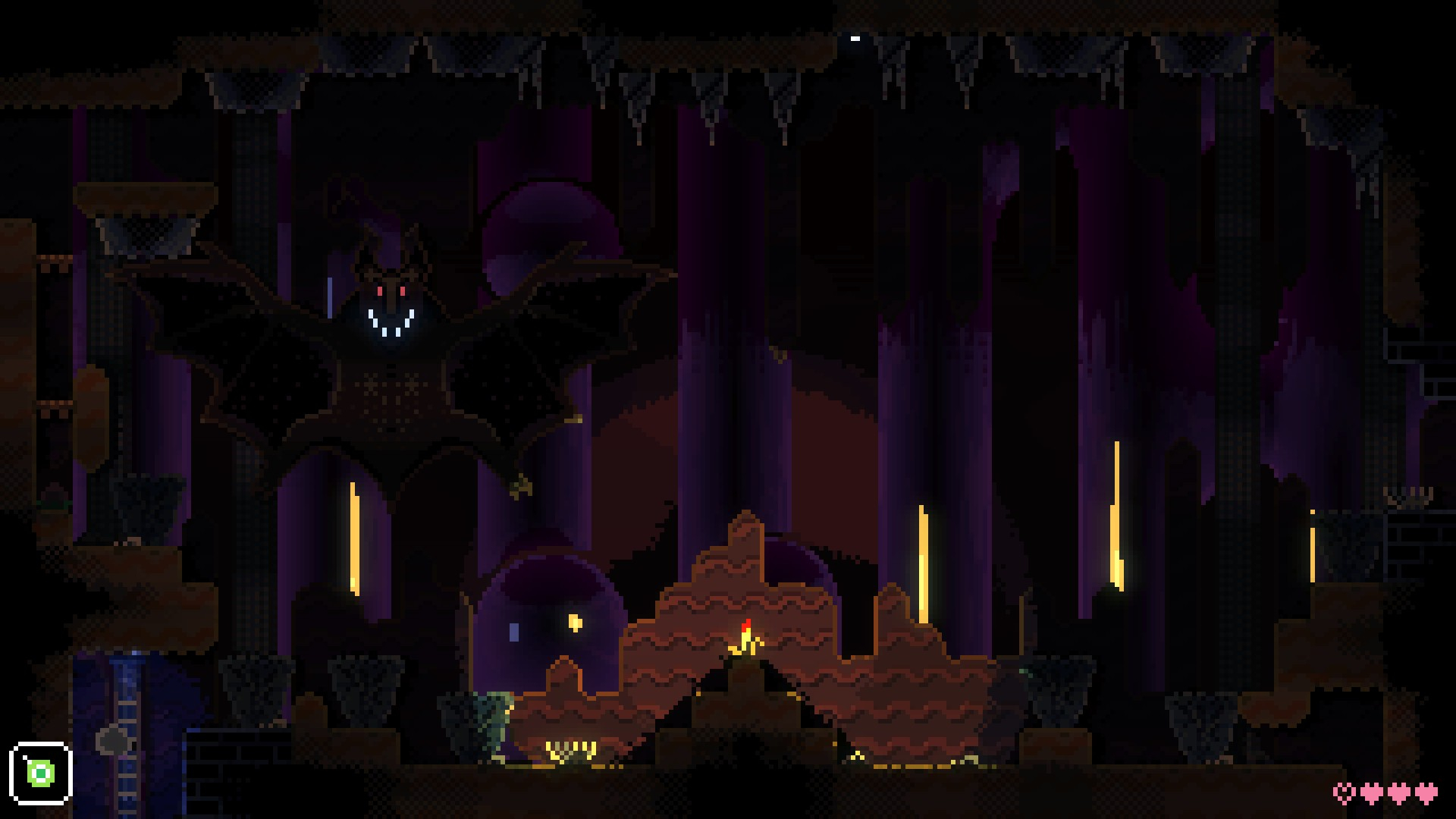
Task: Select the green yo-yo equipped item slot
Action: click(x=41, y=773)
